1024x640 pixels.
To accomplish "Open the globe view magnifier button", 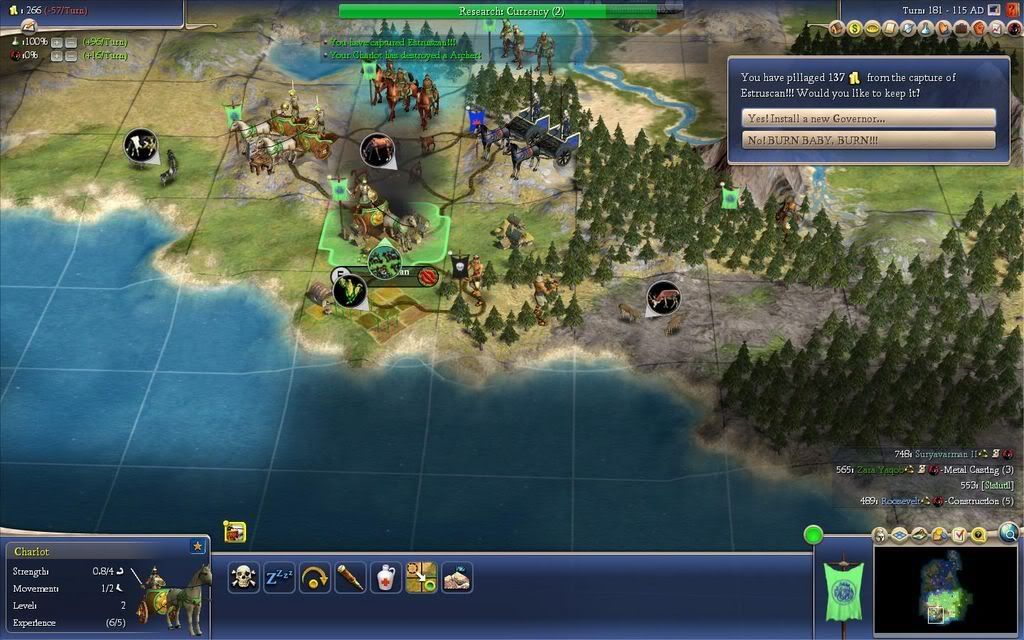I will [1009, 533].
